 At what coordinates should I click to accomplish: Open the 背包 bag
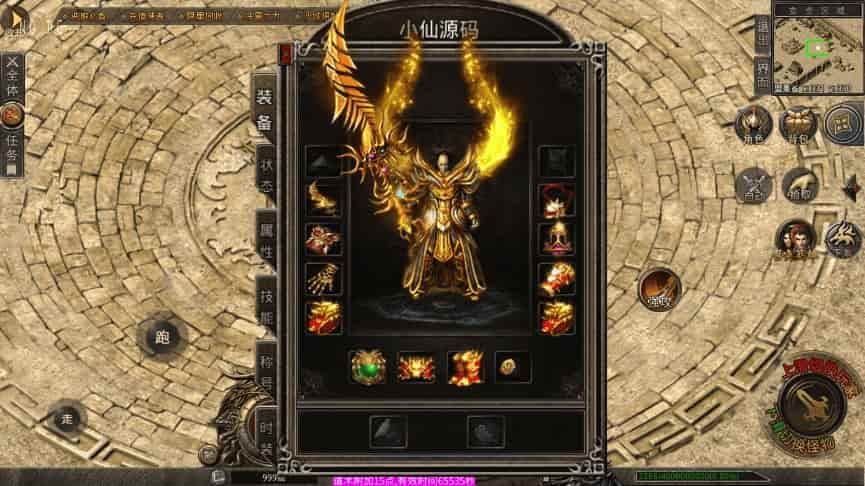click(x=799, y=125)
